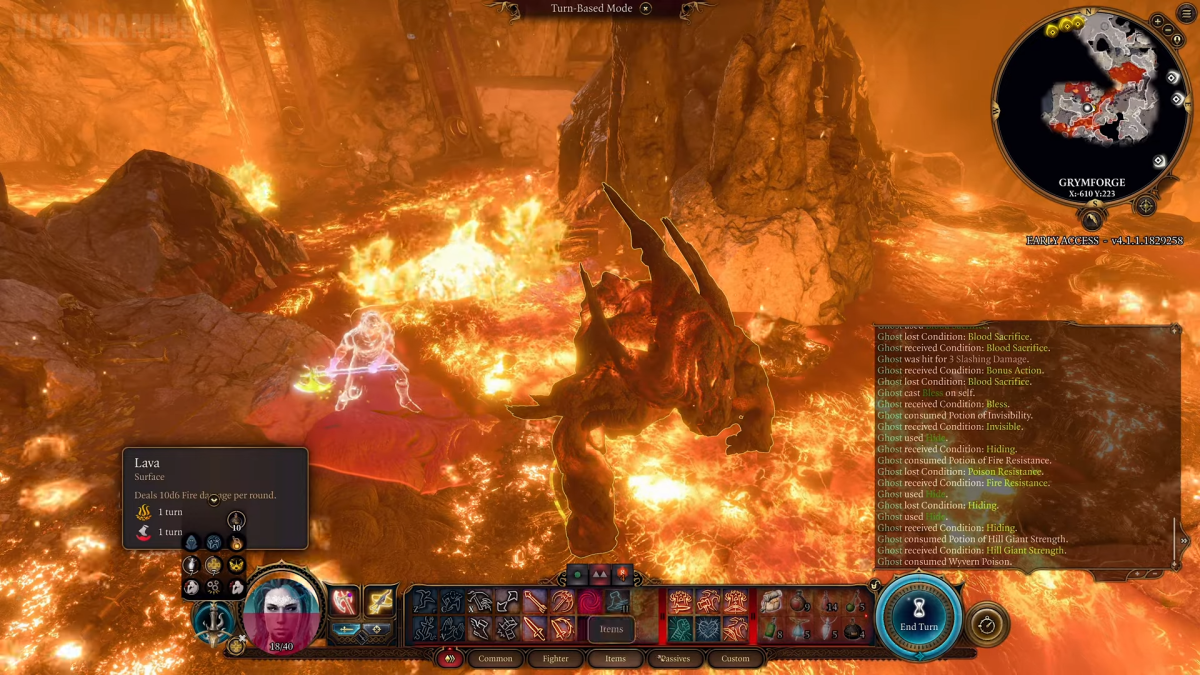
Task: Collapse the combat log with double-arrow button
Action: (x=1184, y=540)
